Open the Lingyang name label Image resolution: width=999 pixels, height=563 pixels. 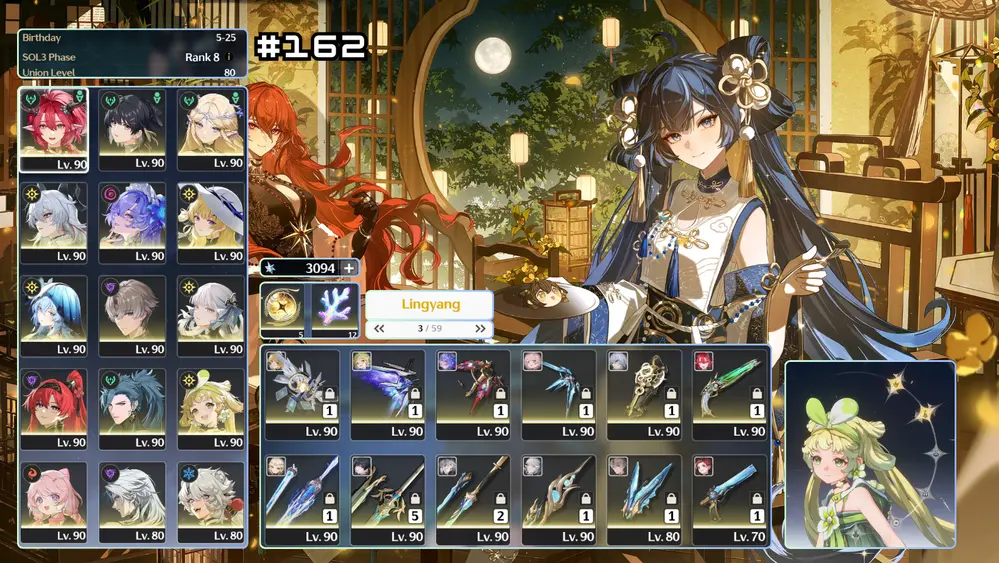tap(429, 304)
